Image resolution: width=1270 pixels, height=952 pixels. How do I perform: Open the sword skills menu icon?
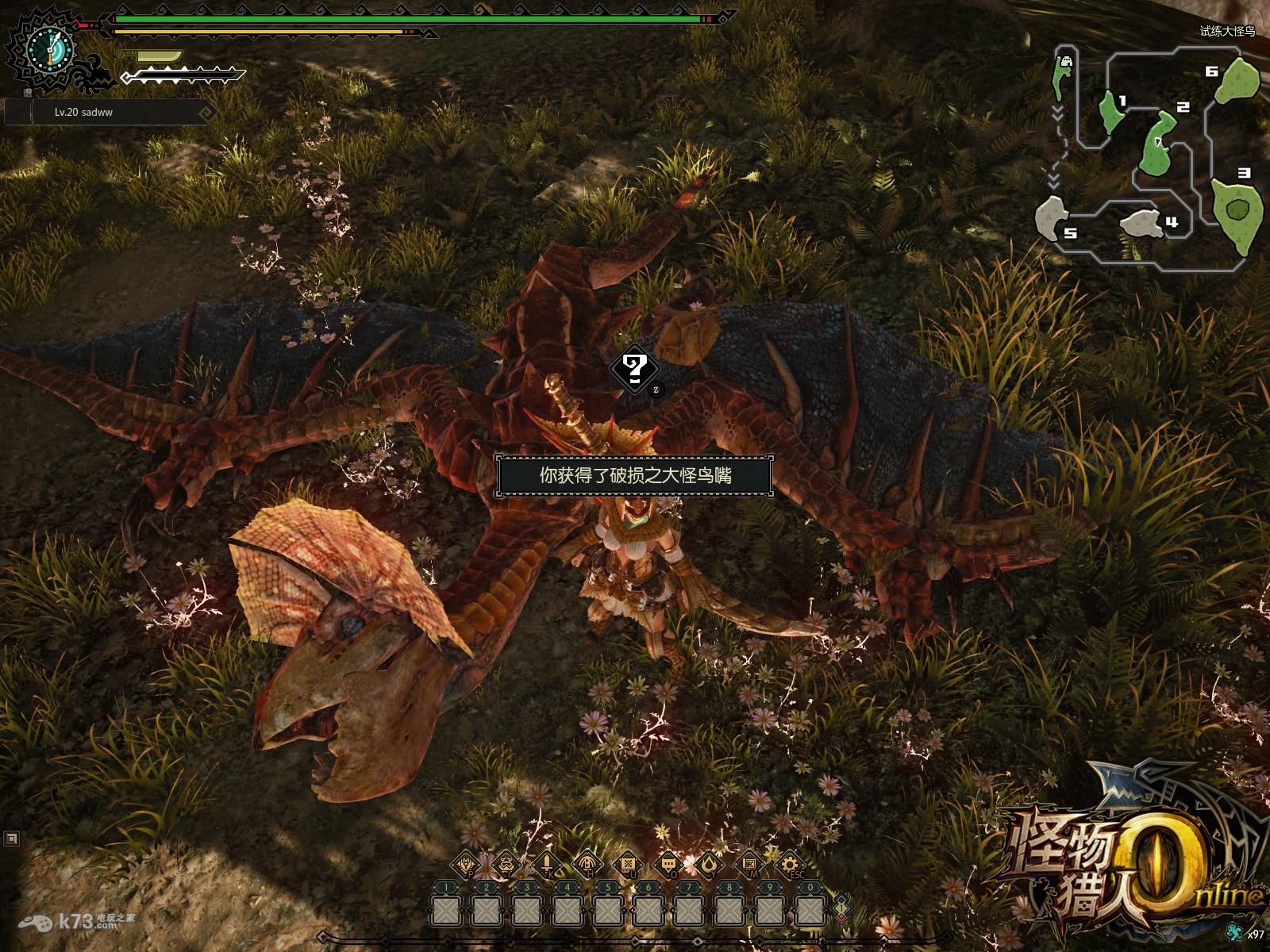click(547, 863)
